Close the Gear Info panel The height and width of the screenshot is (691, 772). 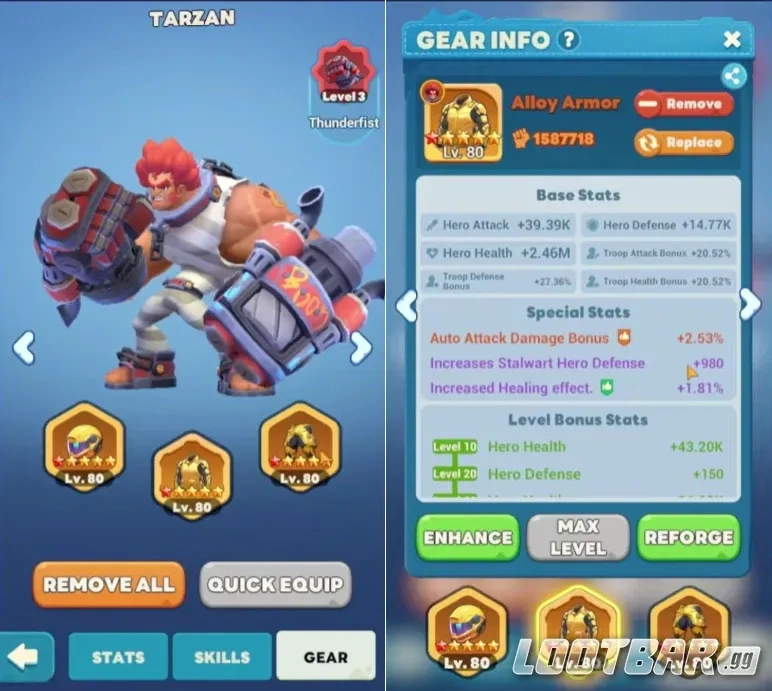732,40
